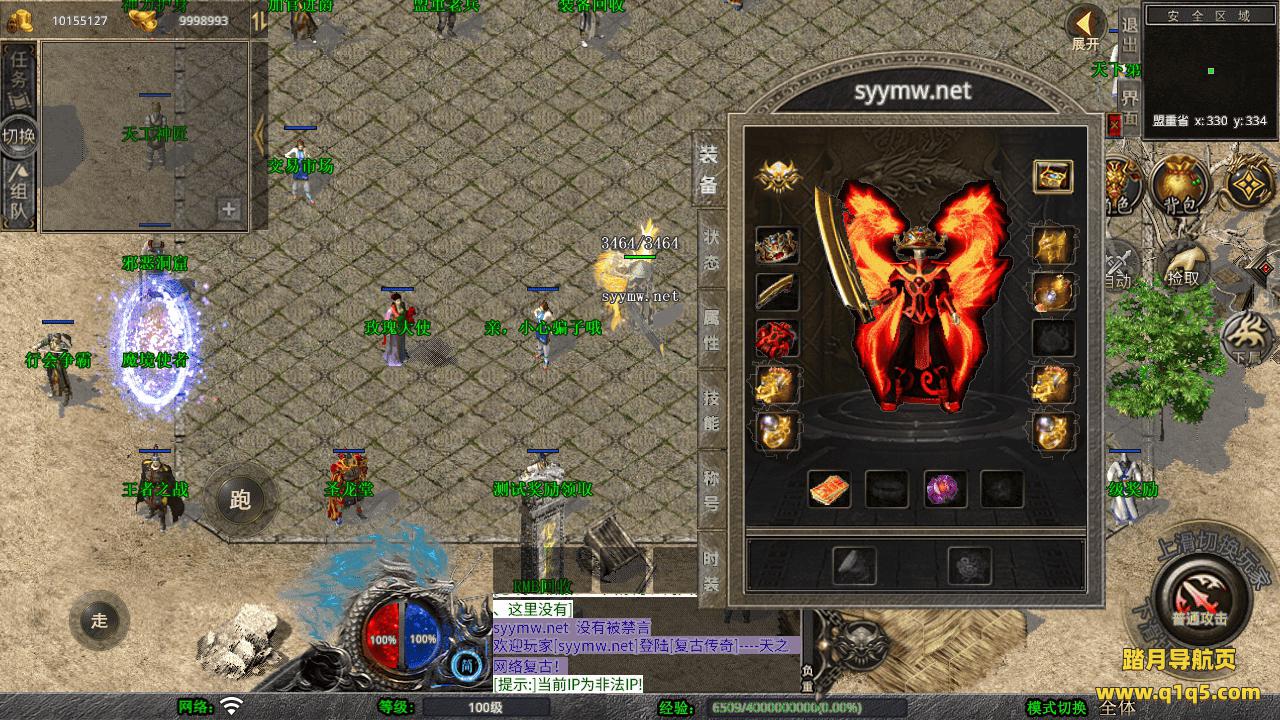Open the treasure chest icon in equipment panel
This screenshot has height=720, width=1280.
click(x=1052, y=176)
